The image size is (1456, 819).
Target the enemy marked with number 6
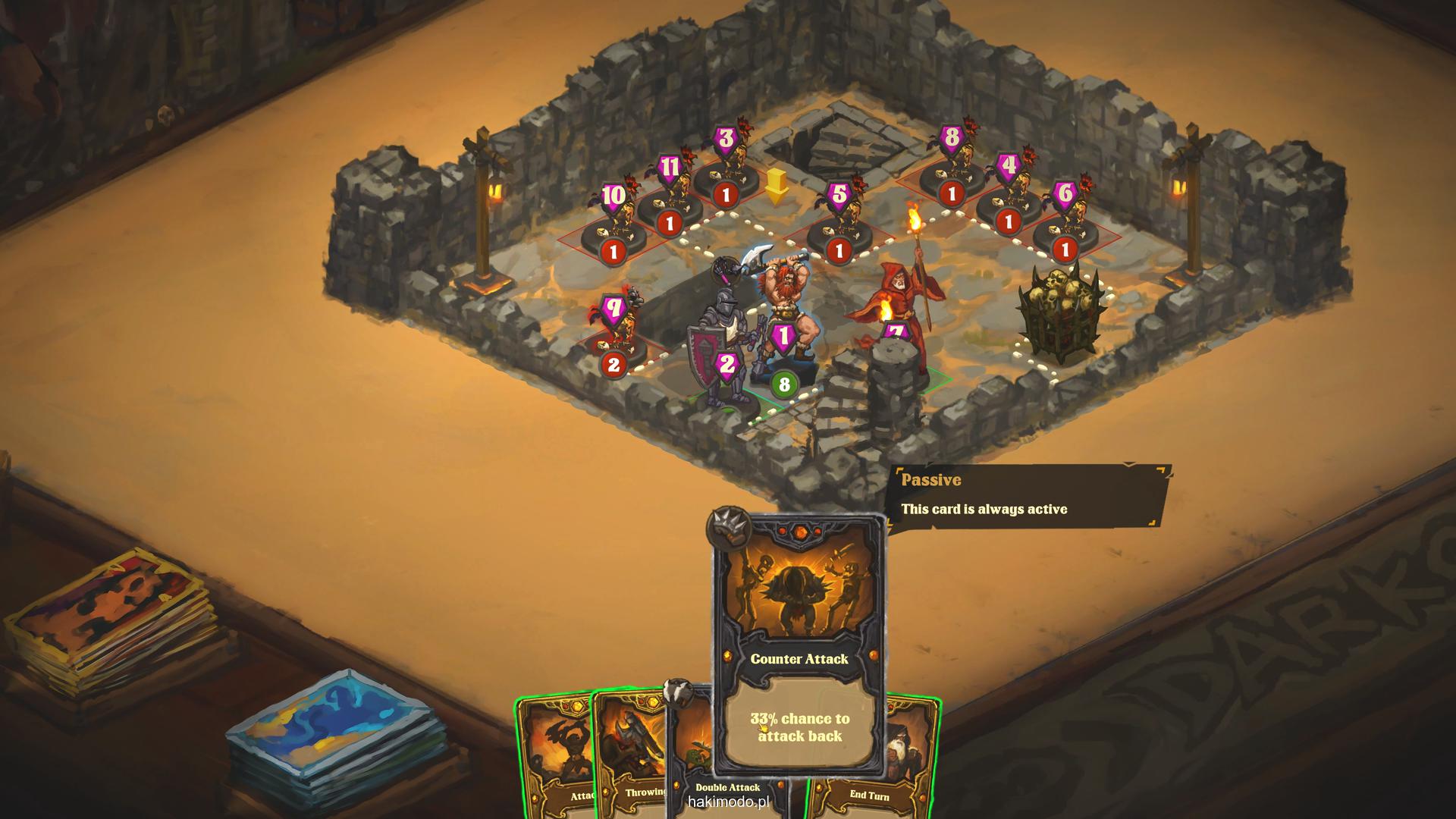pos(1065,221)
